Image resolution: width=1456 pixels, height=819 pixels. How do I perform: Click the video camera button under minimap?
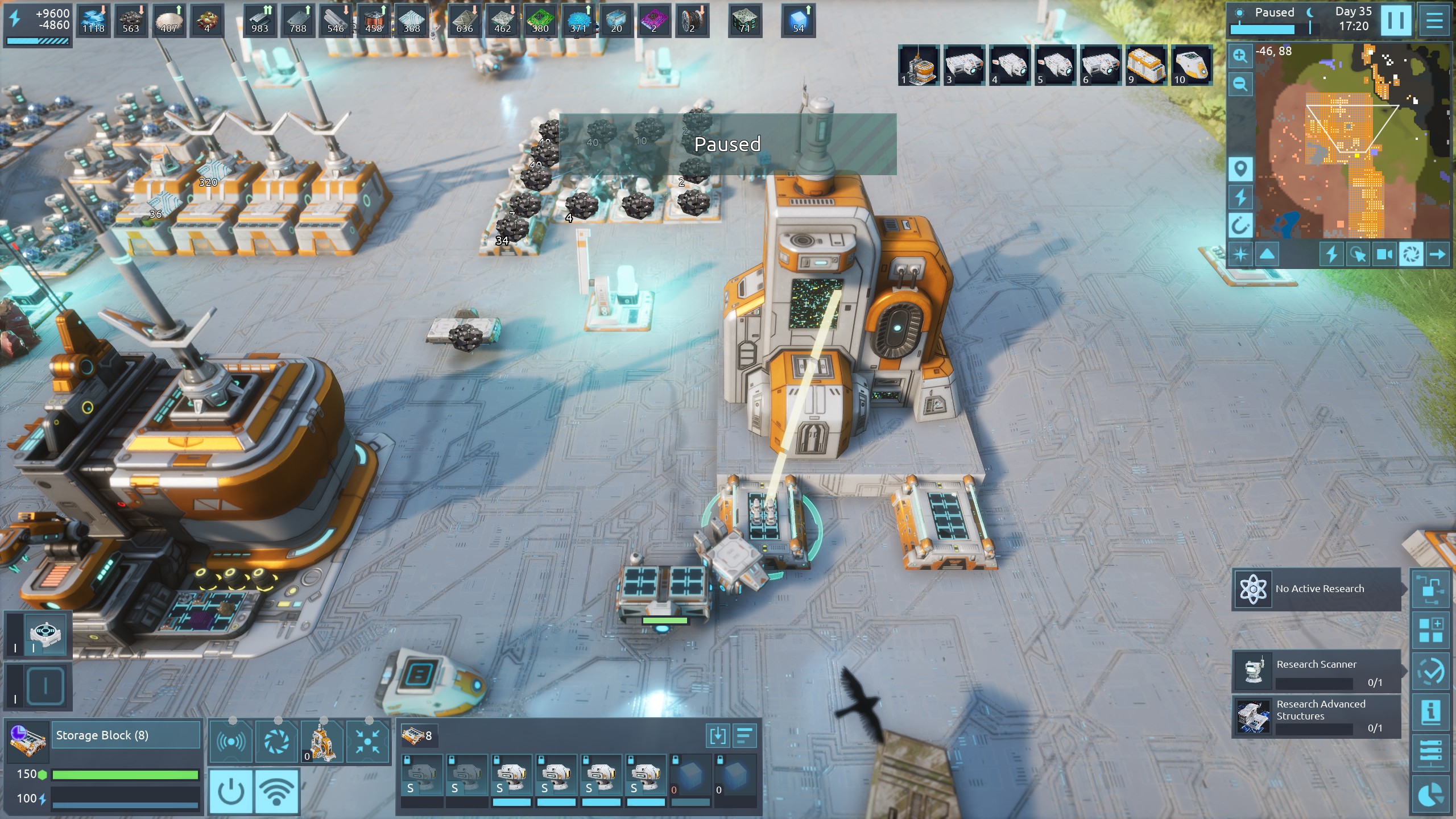coord(1384,254)
